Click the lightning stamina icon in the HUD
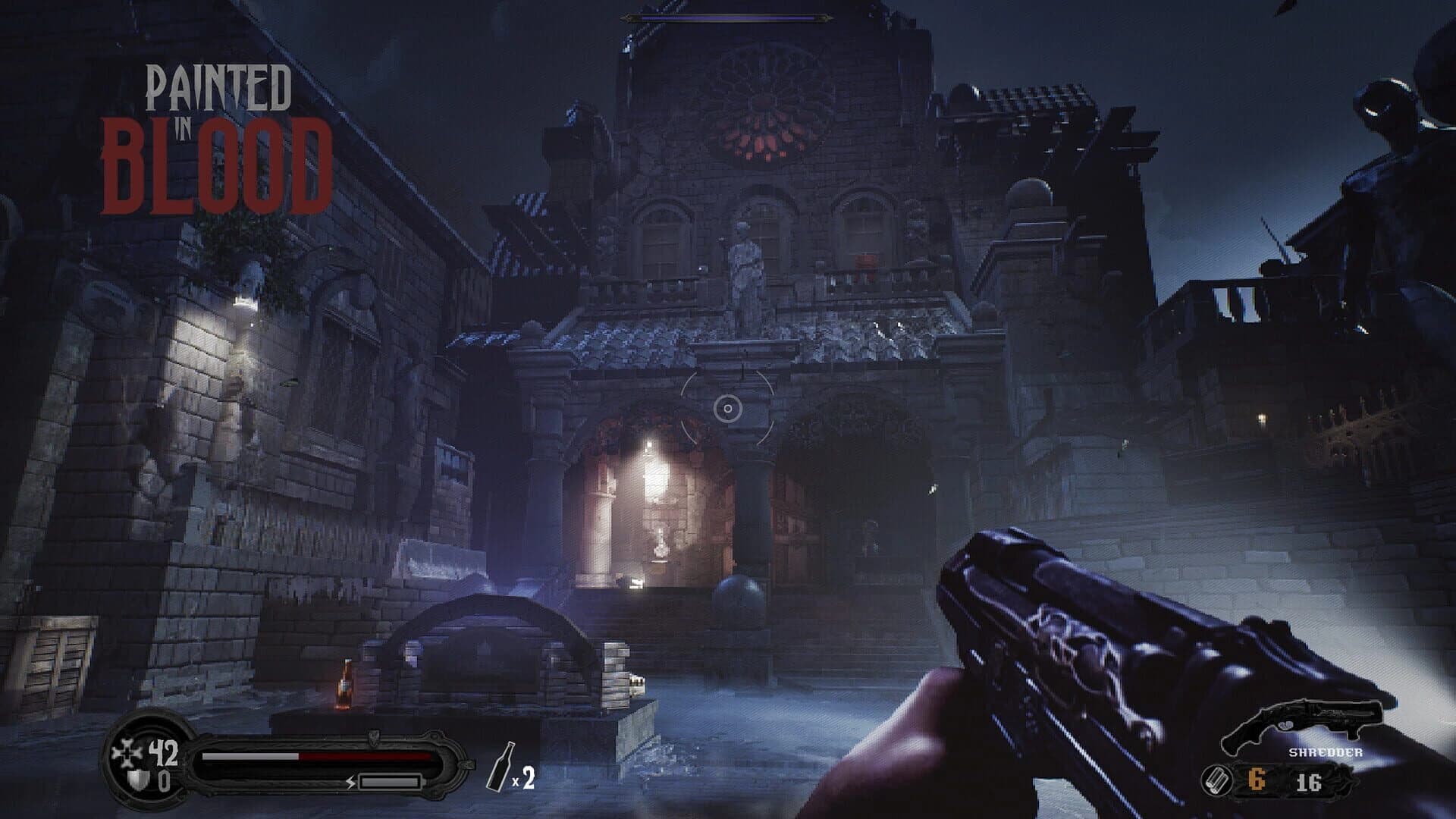Screen dimensions: 1456x819 [350, 783]
